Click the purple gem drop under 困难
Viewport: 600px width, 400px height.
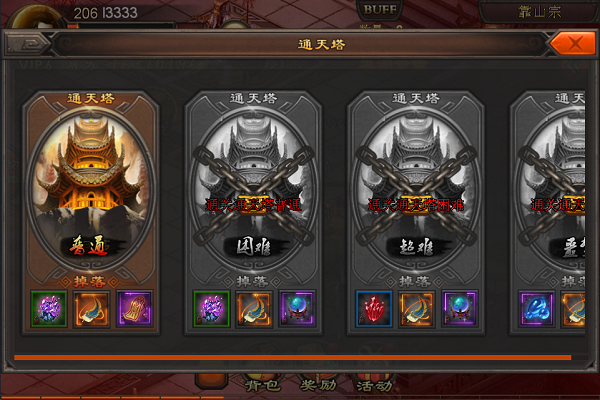coord(210,307)
